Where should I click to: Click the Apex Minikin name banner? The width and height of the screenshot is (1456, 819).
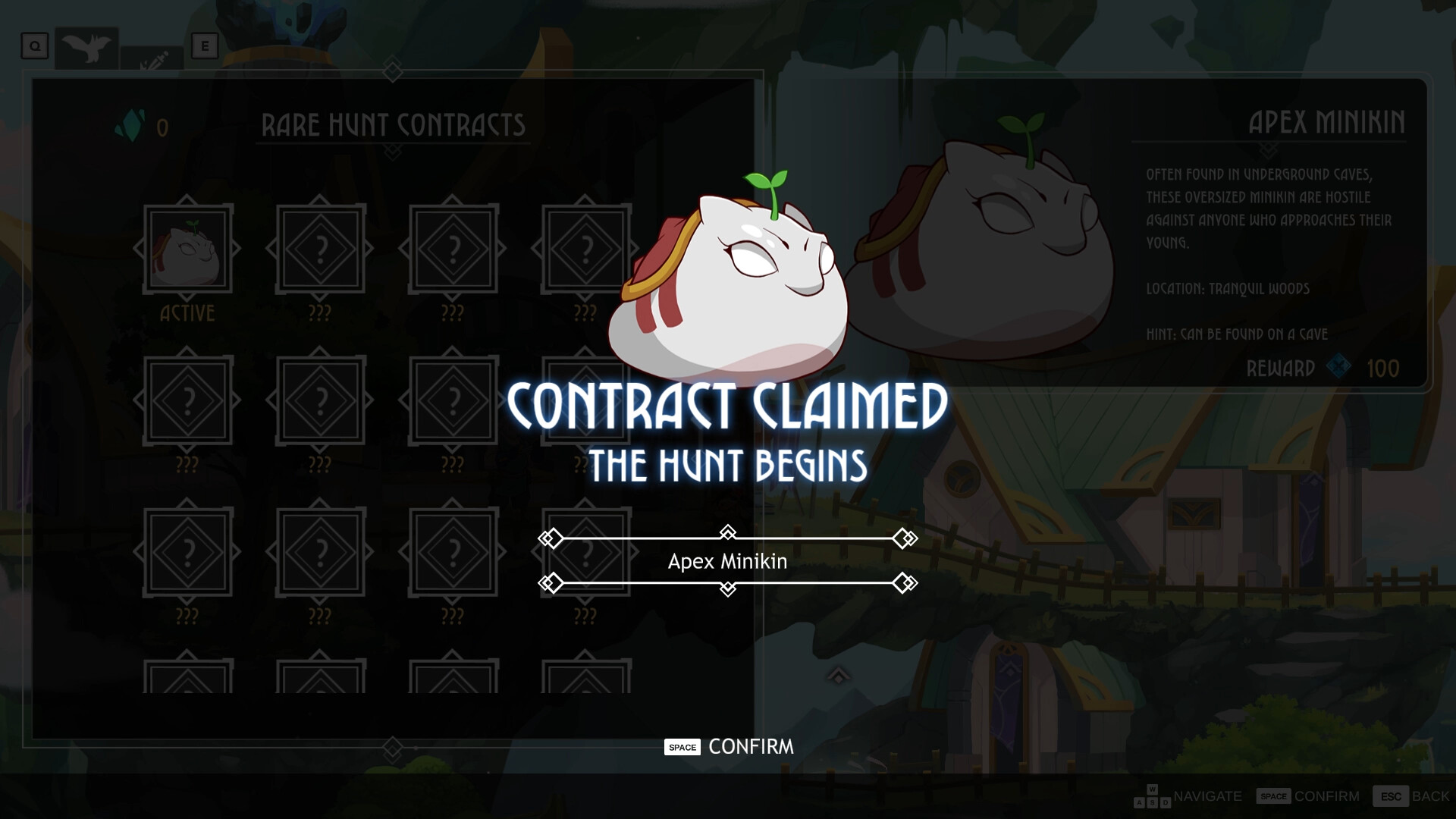tap(726, 562)
